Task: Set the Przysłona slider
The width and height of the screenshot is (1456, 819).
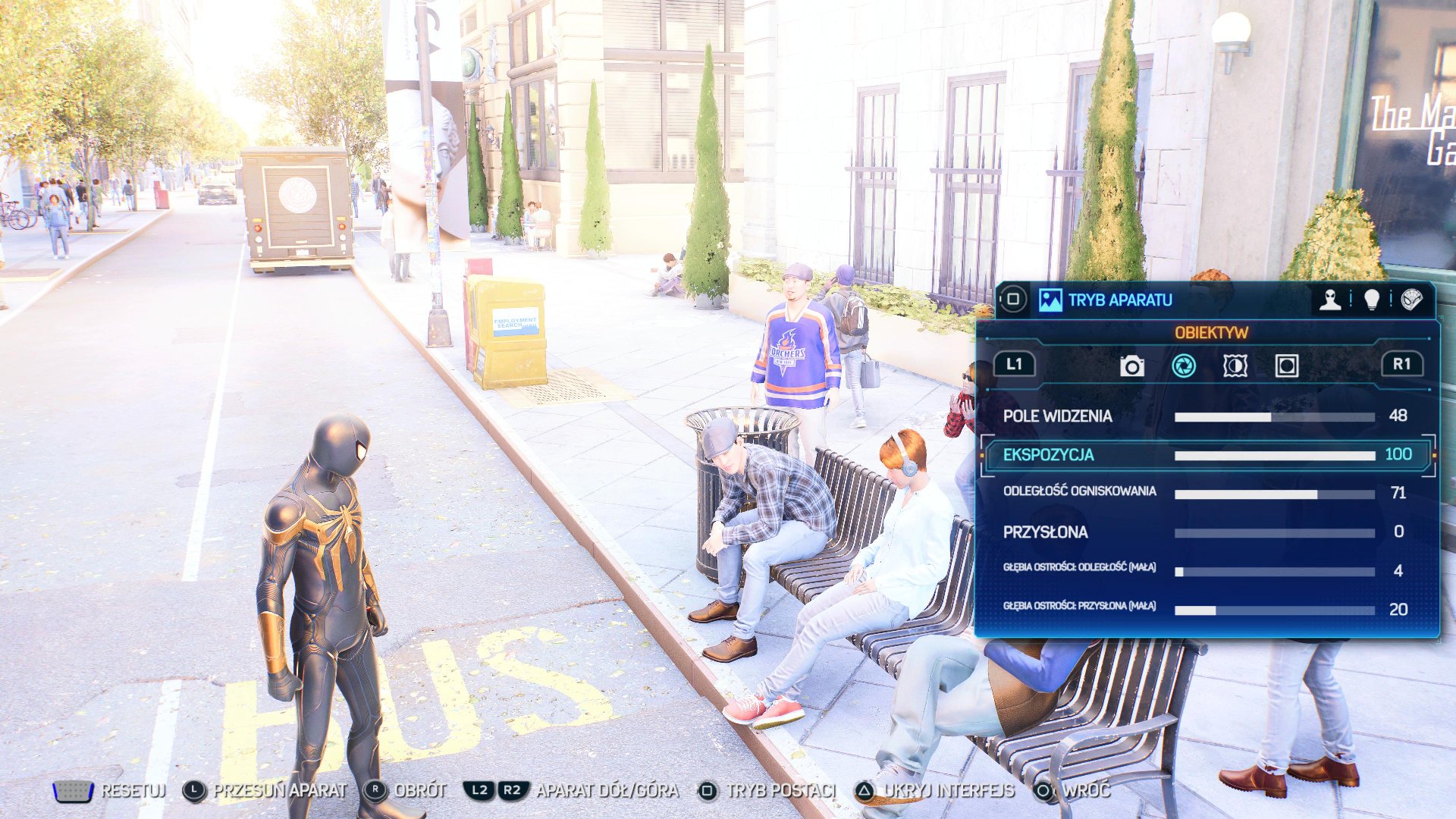Action: click(1274, 533)
